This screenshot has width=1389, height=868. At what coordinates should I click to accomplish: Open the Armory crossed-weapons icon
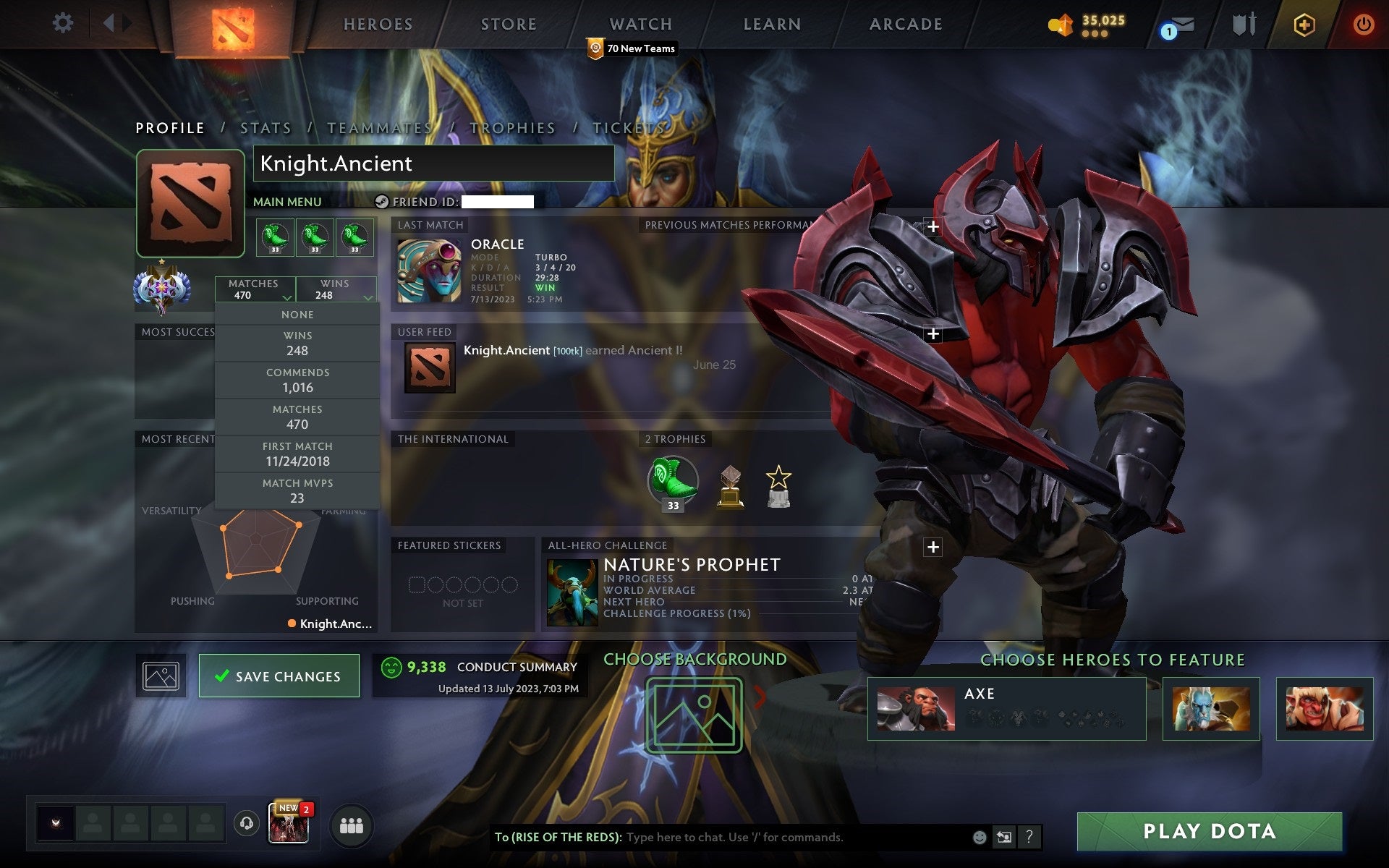pos(1243,23)
